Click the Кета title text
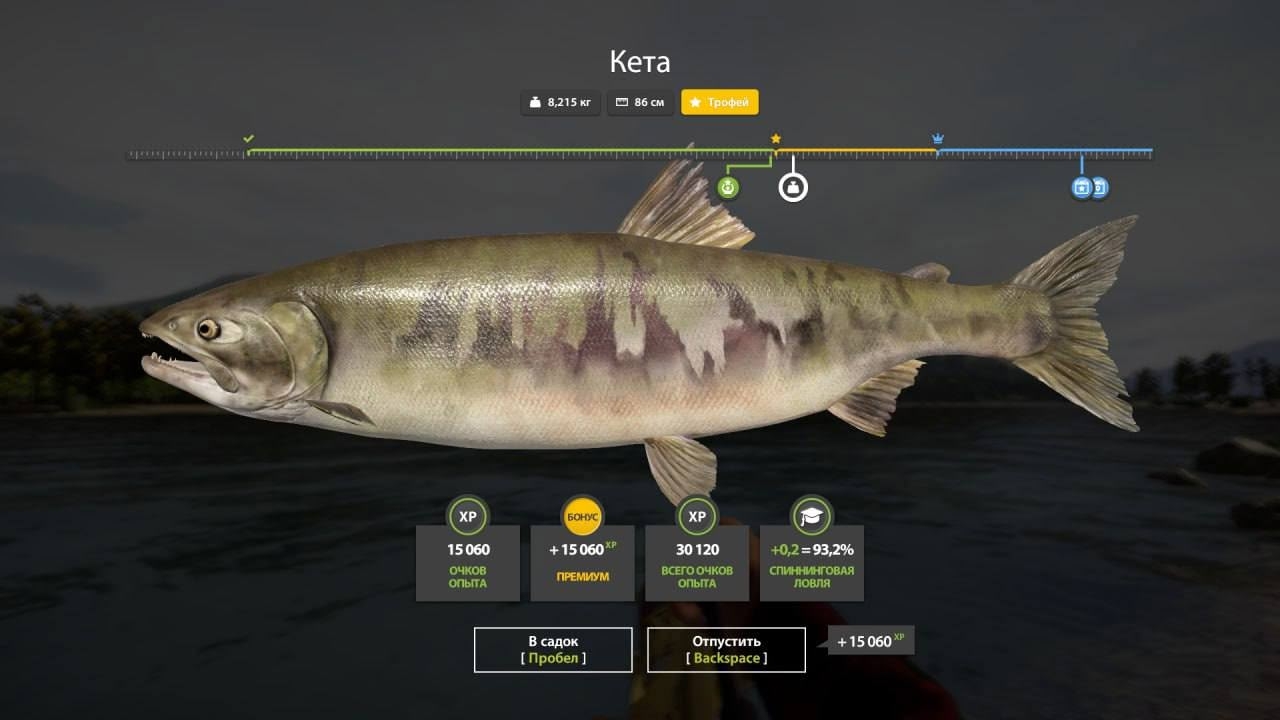The height and width of the screenshot is (720, 1280). tap(640, 61)
